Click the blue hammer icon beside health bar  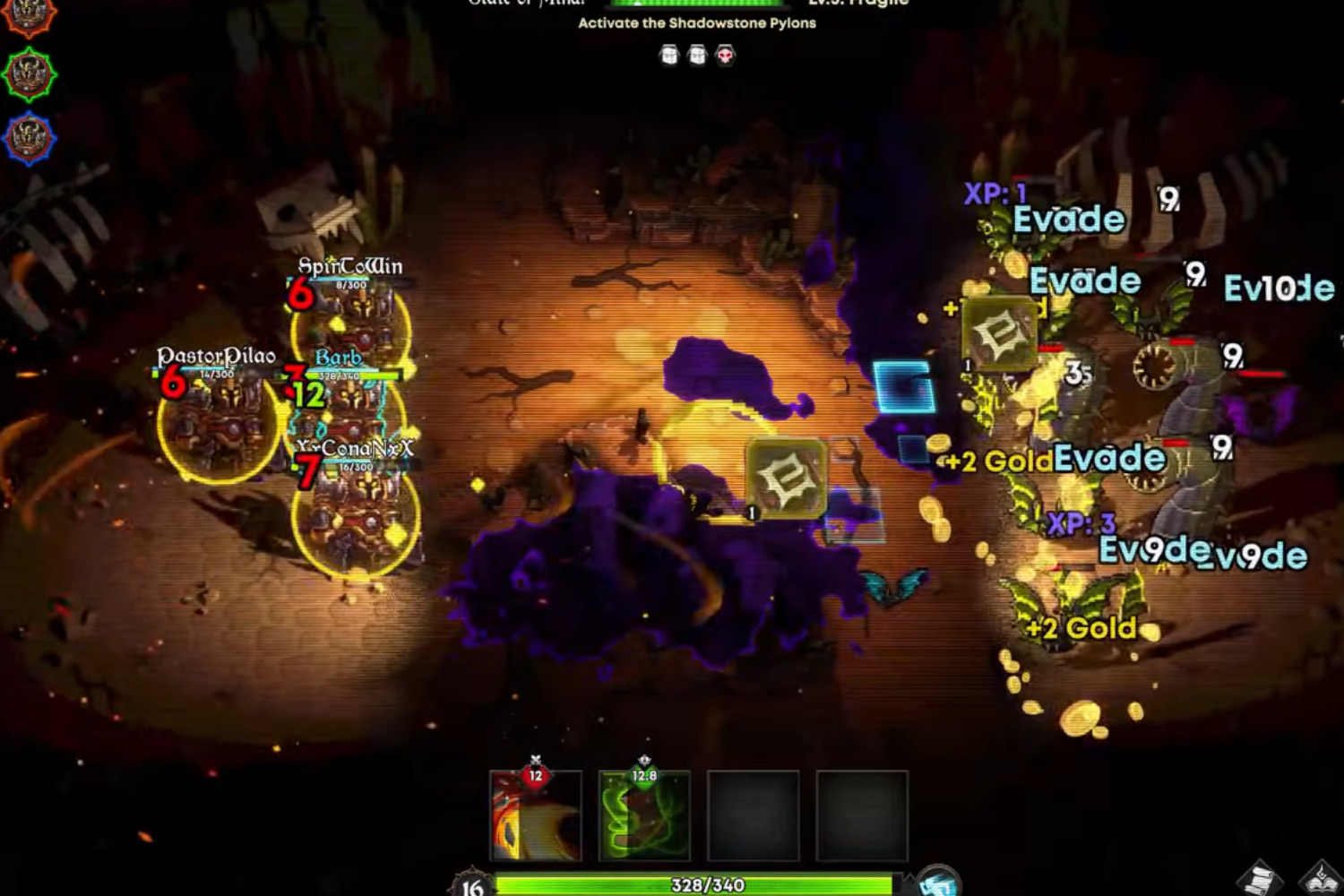coord(937,882)
